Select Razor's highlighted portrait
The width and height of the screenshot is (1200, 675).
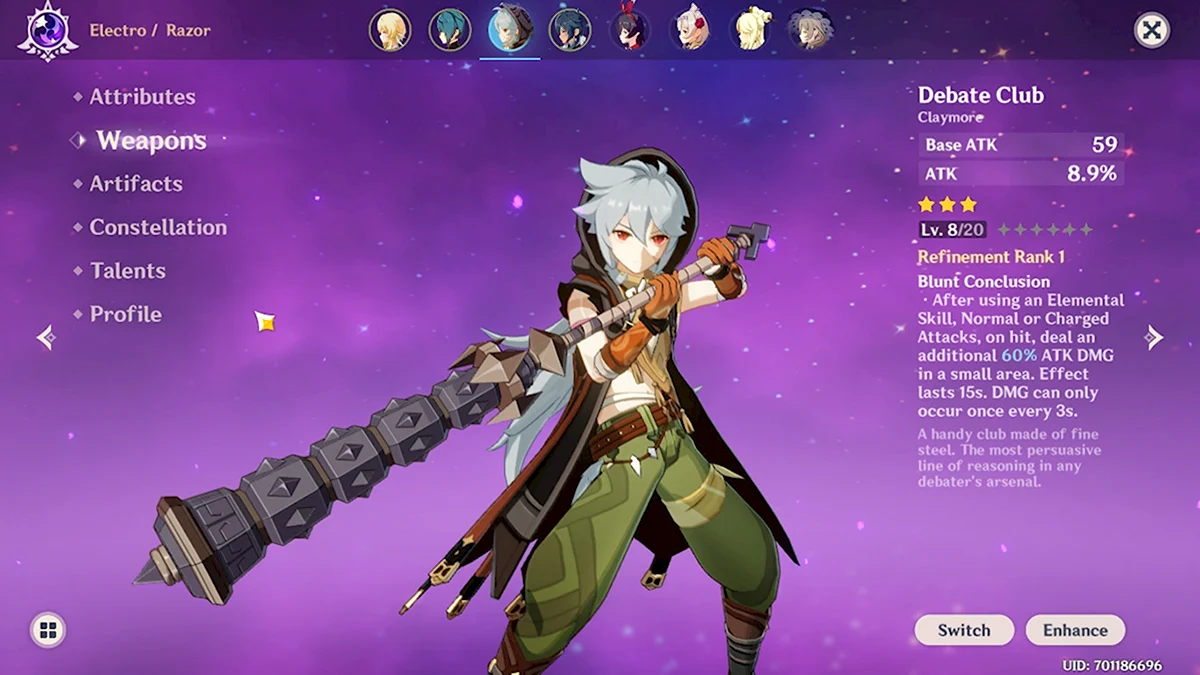click(x=509, y=30)
